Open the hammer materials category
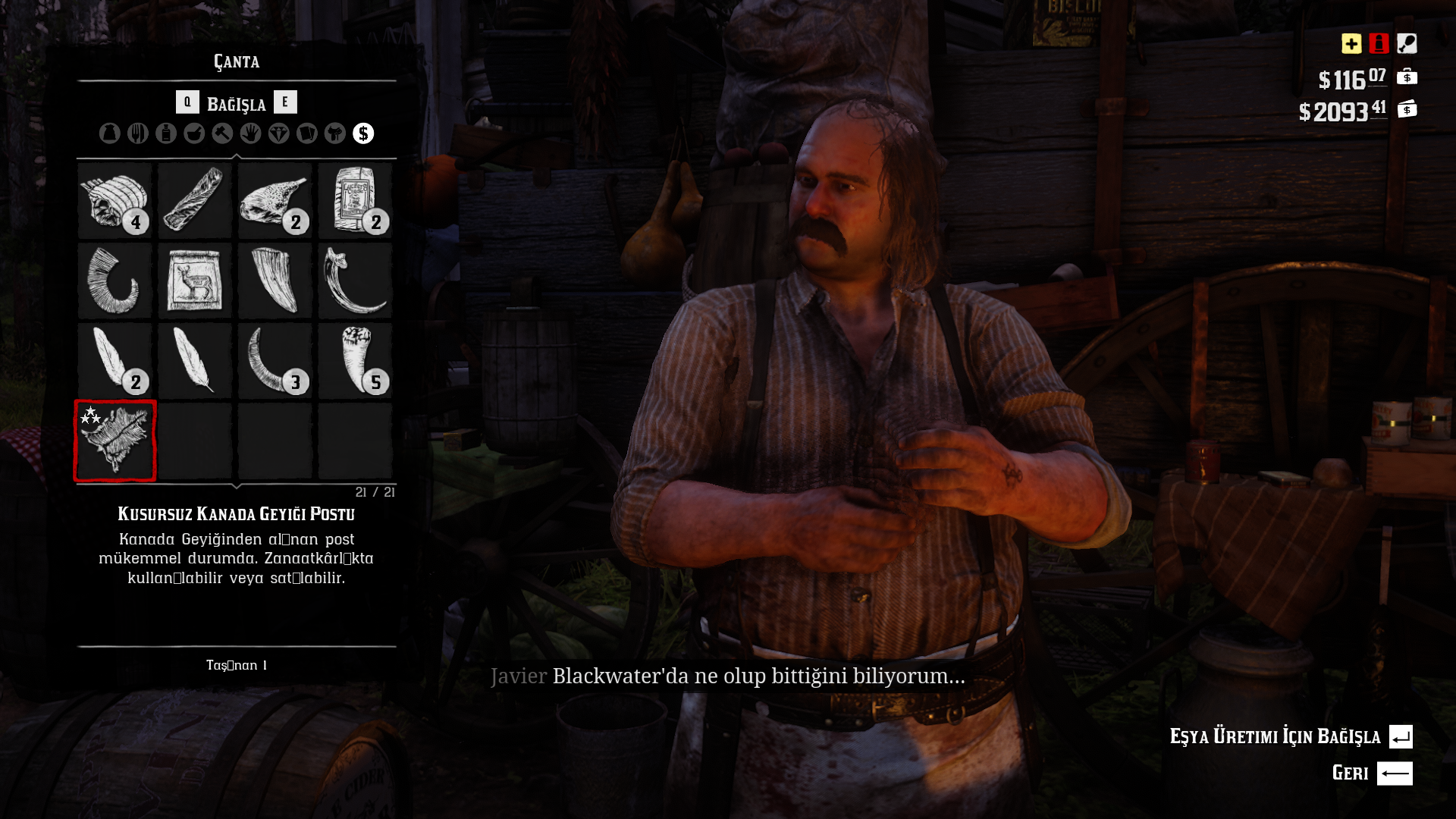The height and width of the screenshot is (819, 1456). coord(222,133)
